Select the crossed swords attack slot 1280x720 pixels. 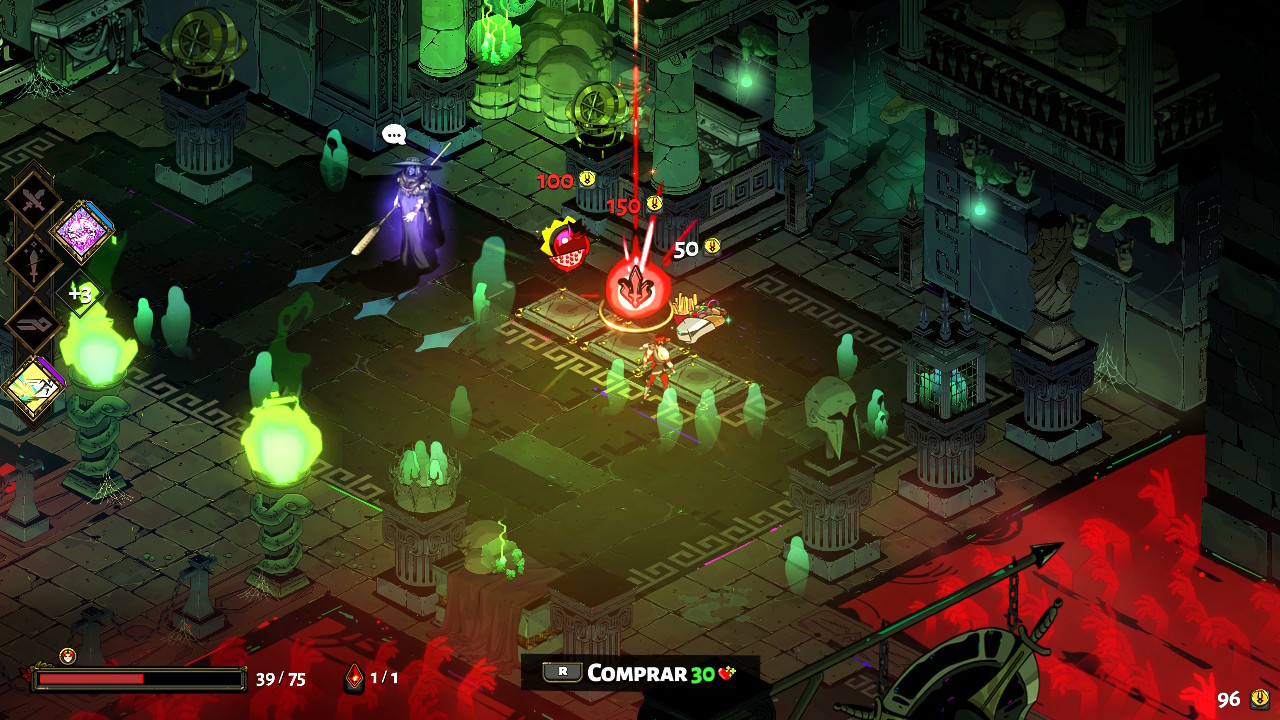click(35, 201)
